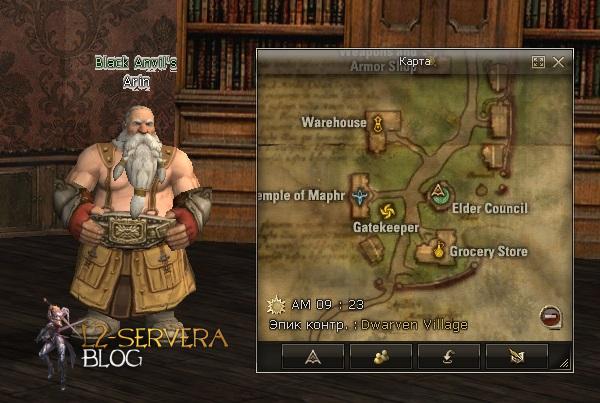
Task: Maximize the map window
Action: 538,62
